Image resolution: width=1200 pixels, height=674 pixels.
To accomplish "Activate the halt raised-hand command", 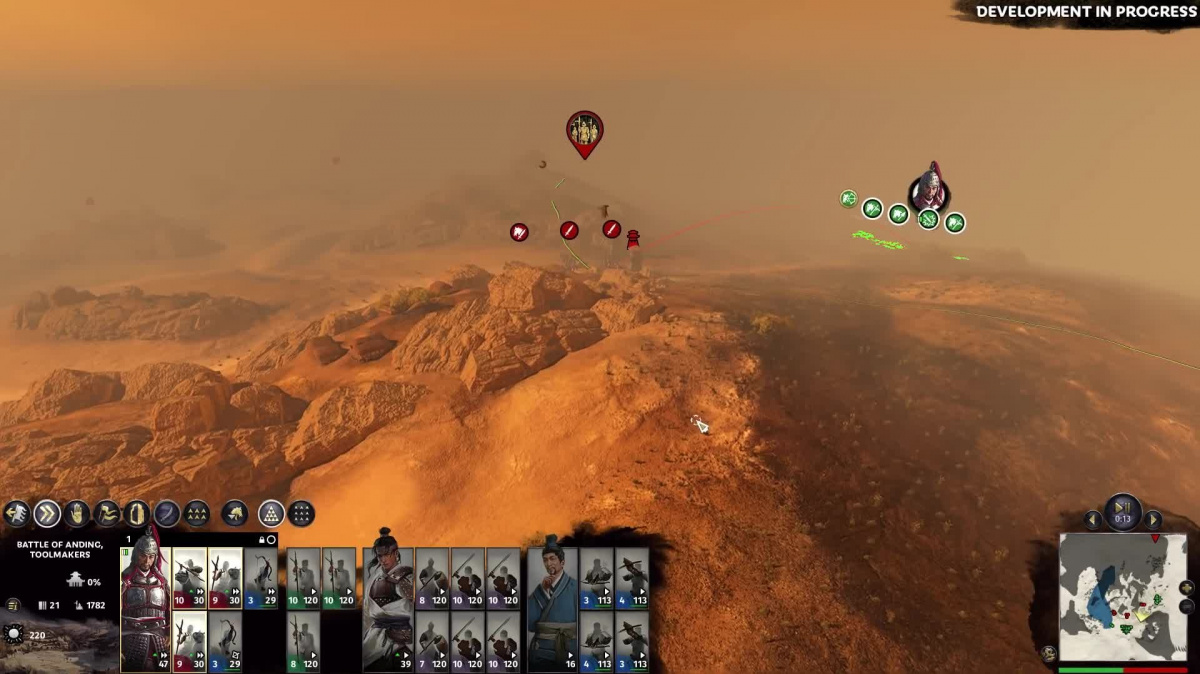I will [77, 514].
